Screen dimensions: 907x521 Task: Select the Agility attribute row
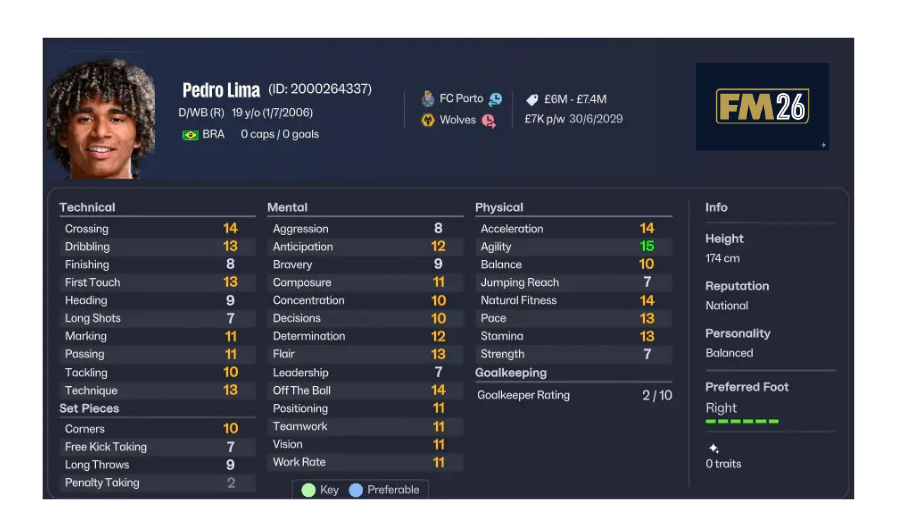567,247
